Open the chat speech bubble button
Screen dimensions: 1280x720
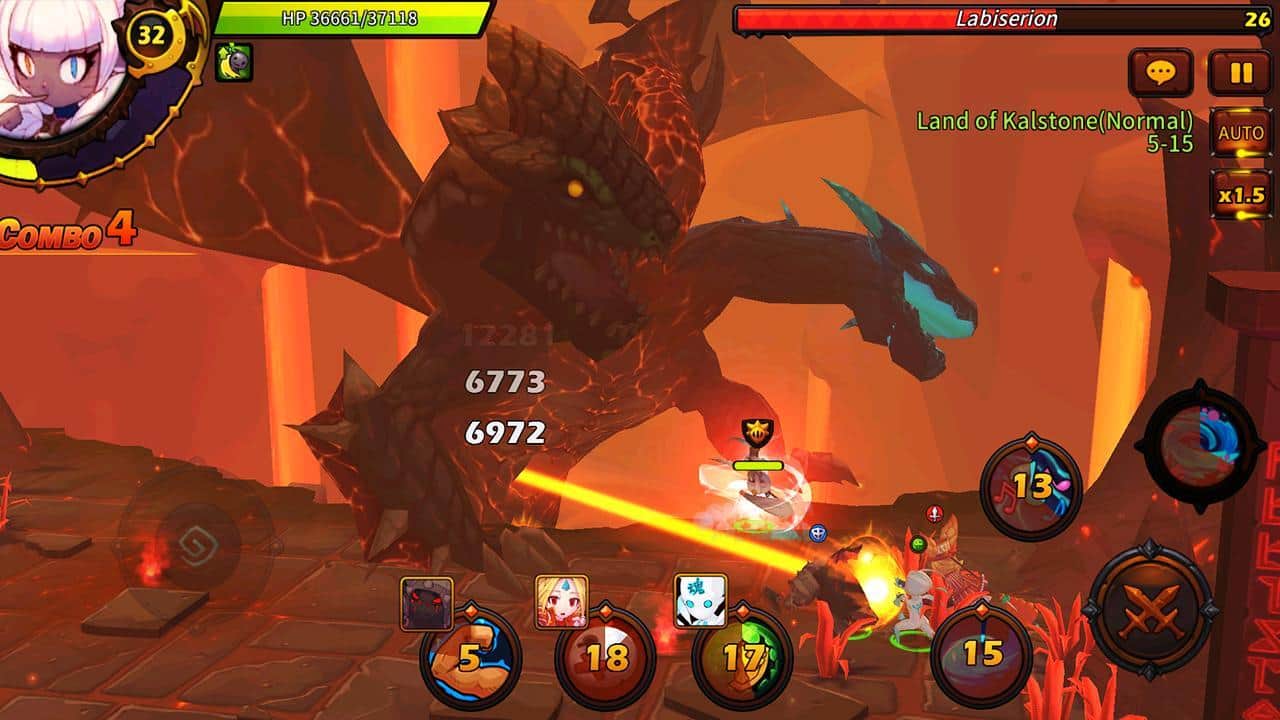(x=1160, y=72)
